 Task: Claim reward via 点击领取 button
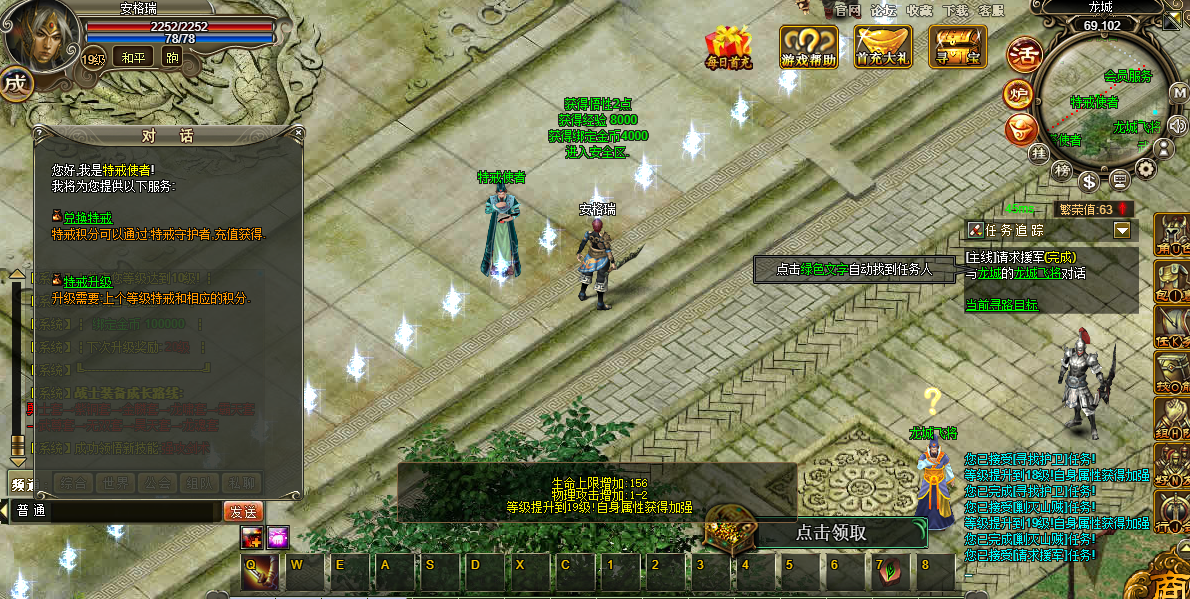(830, 533)
